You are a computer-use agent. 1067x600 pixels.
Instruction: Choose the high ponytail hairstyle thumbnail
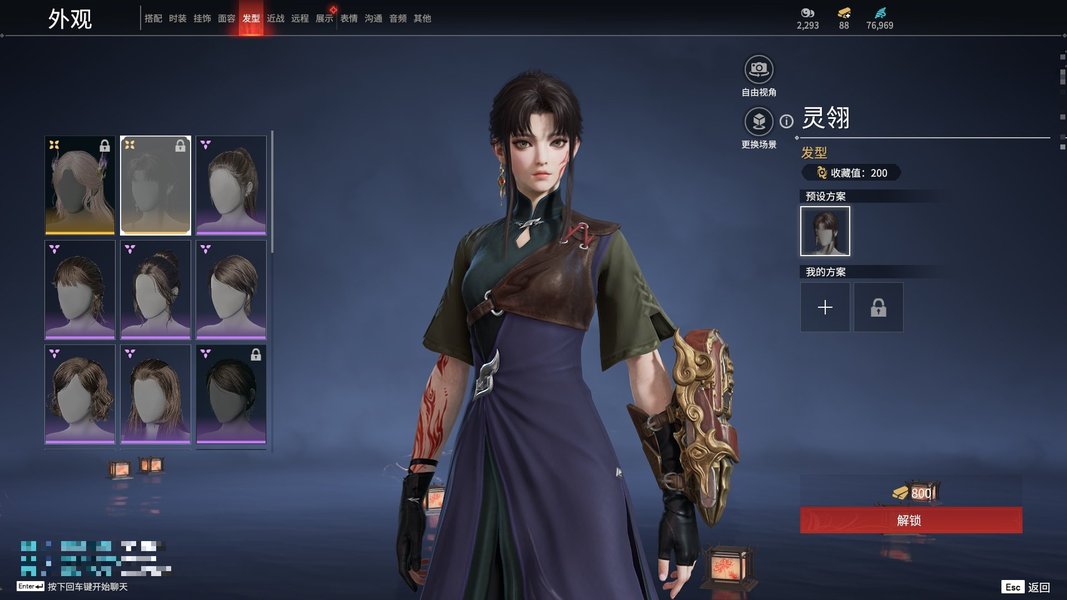point(231,185)
